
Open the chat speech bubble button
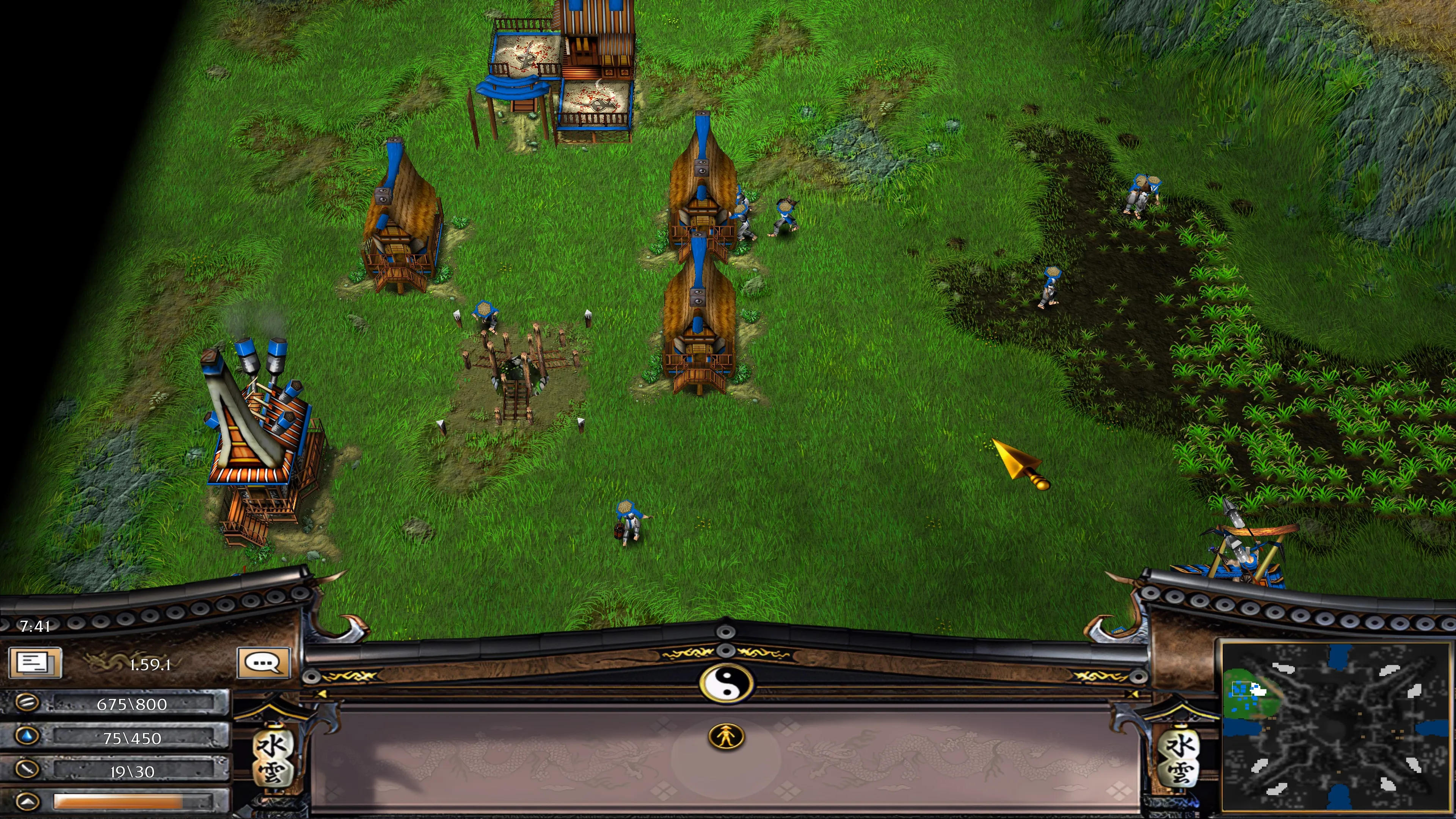pos(264,662)
